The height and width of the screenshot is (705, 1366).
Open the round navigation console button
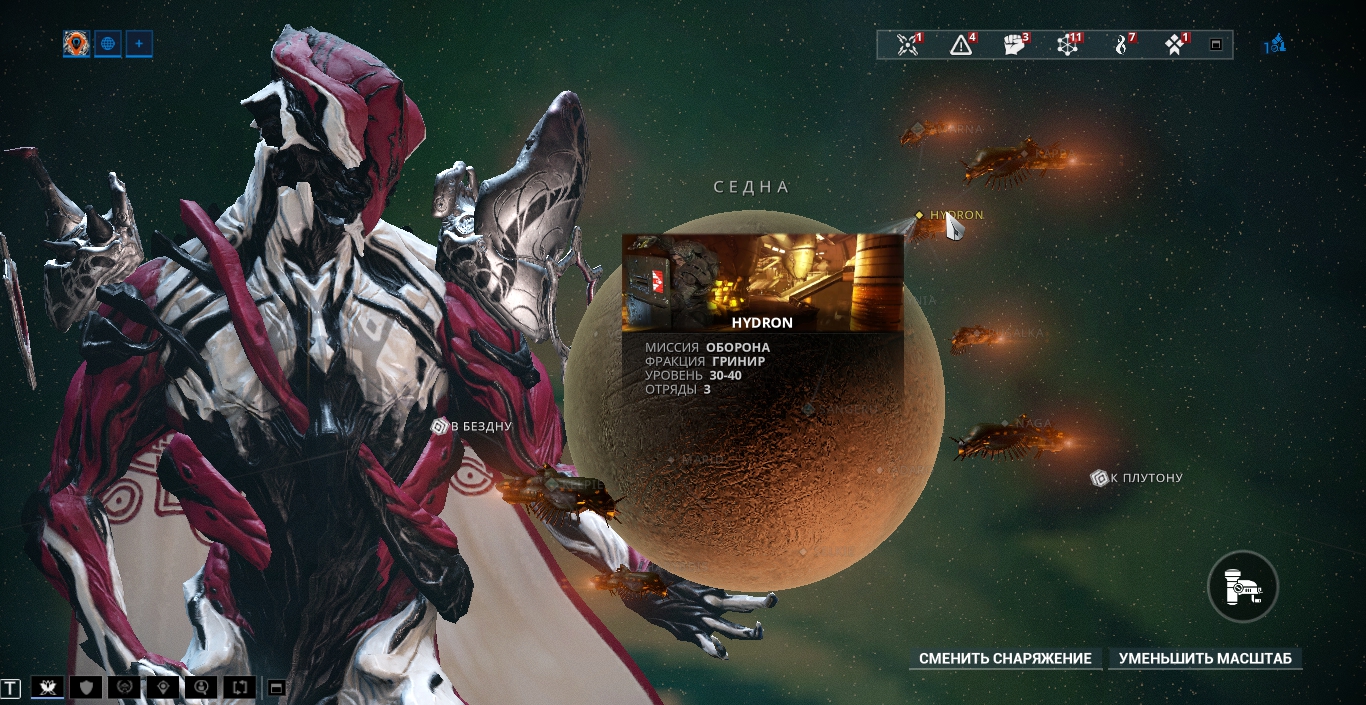pos(1243,587)
